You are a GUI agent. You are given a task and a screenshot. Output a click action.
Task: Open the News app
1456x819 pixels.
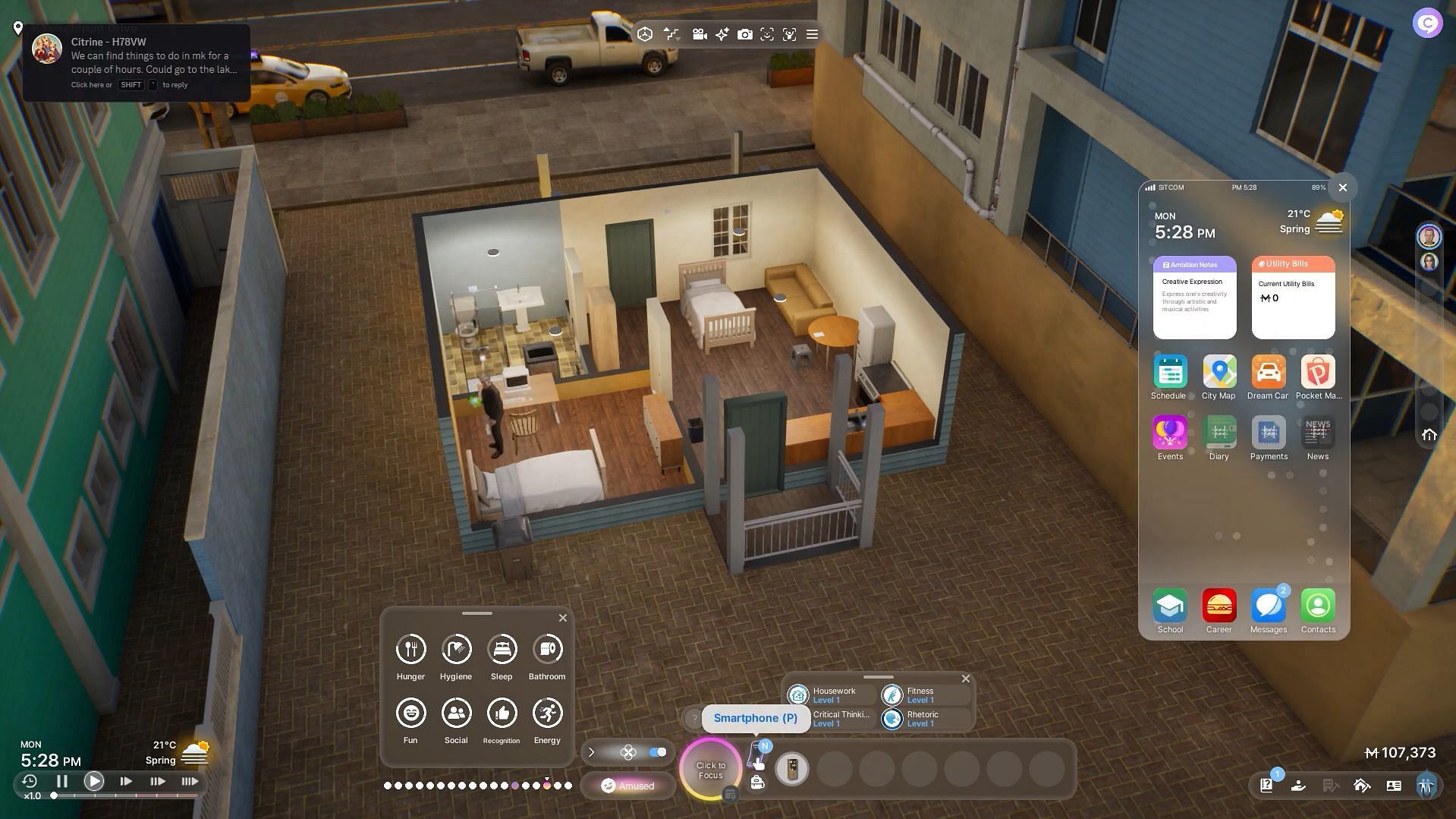1317,433
